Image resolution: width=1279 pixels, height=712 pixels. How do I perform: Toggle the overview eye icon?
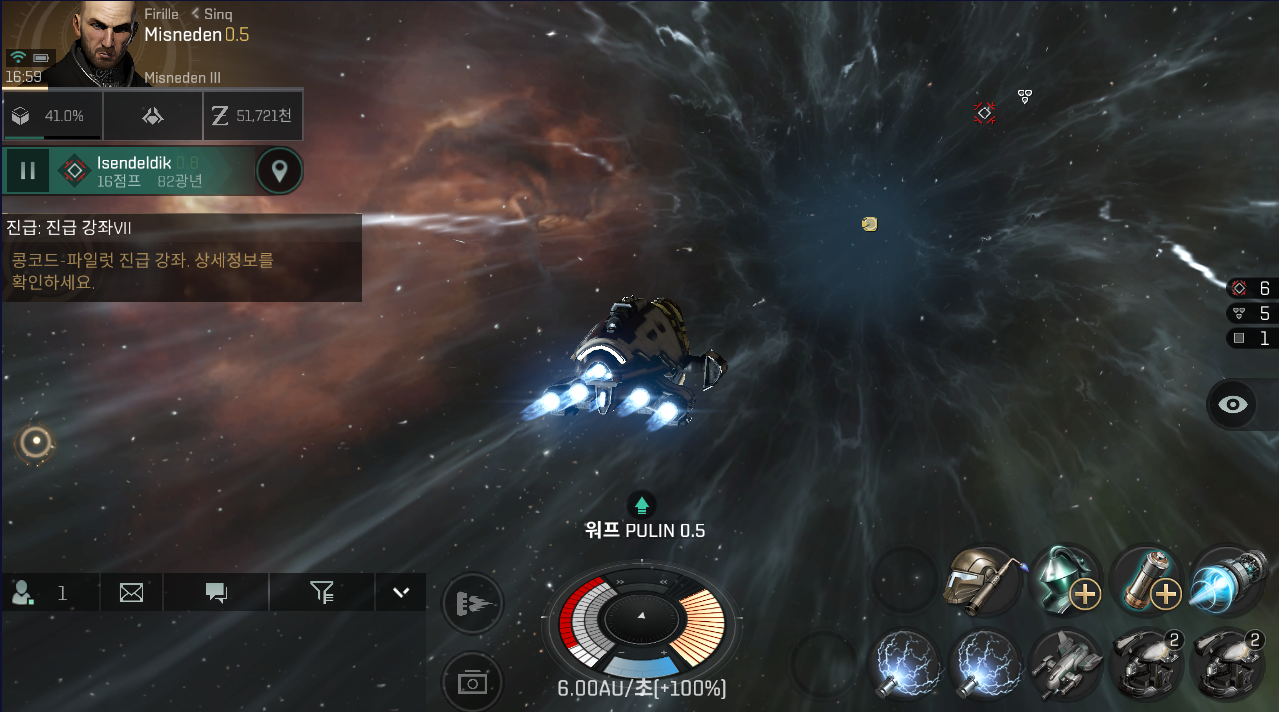click(x=1234, y=404)
